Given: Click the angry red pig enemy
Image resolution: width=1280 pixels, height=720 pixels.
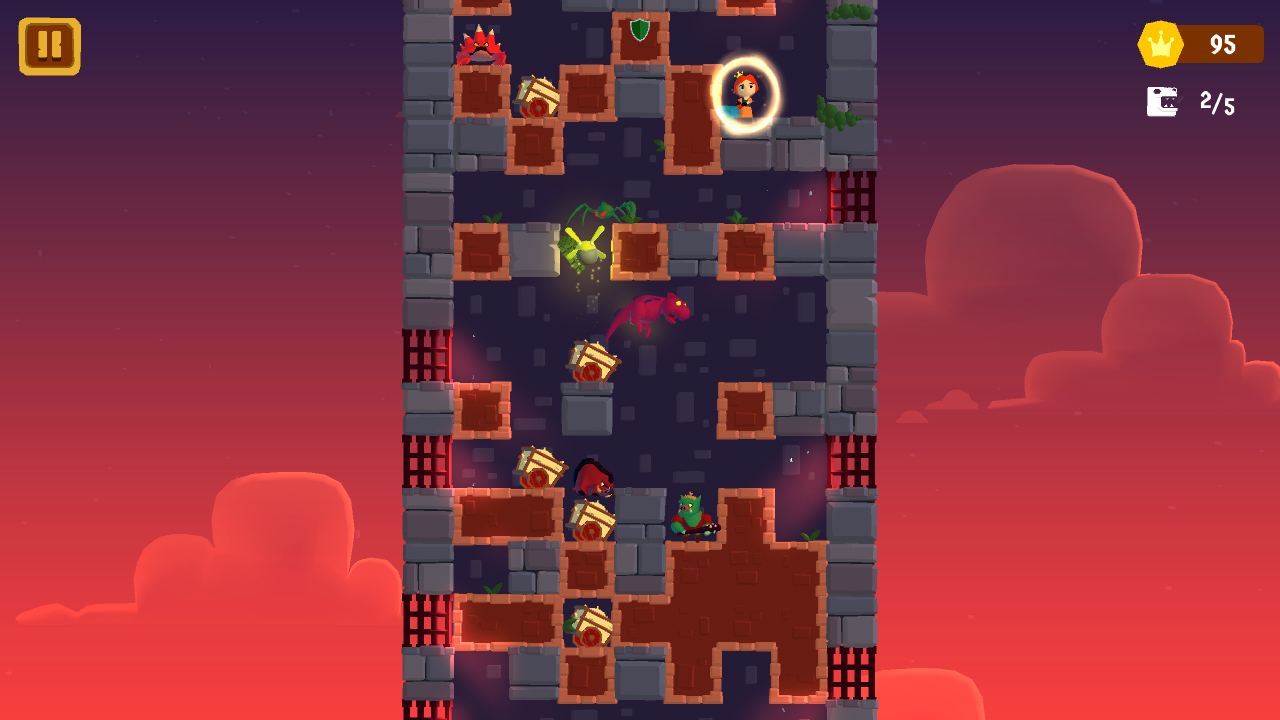Looking at the screenshot, I should (594, 477).
